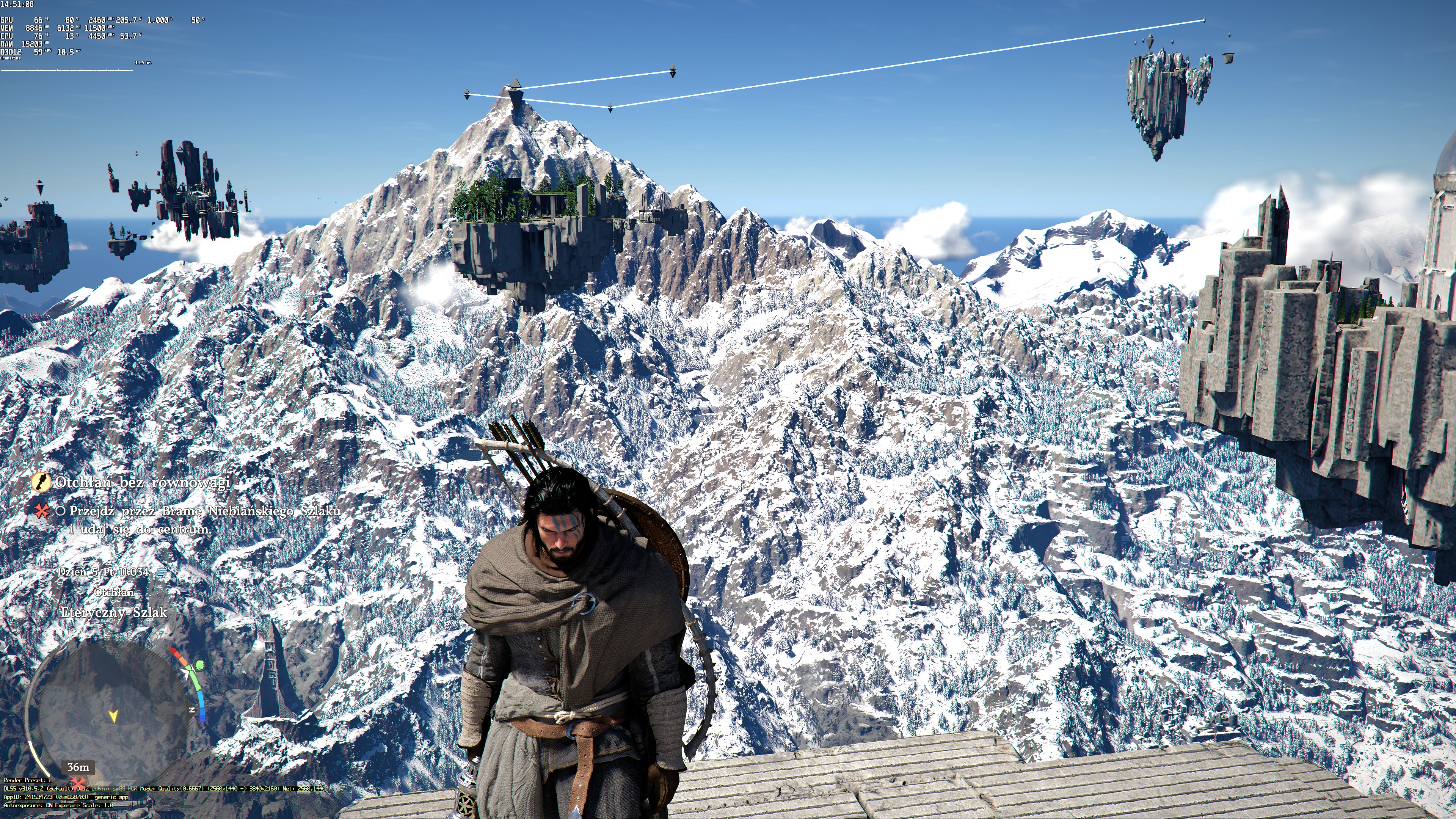Select the Bramę Niebiańskiego Szlaku objective
The height and width of the screenshot is (819, 1456).
tap(205, 511)
